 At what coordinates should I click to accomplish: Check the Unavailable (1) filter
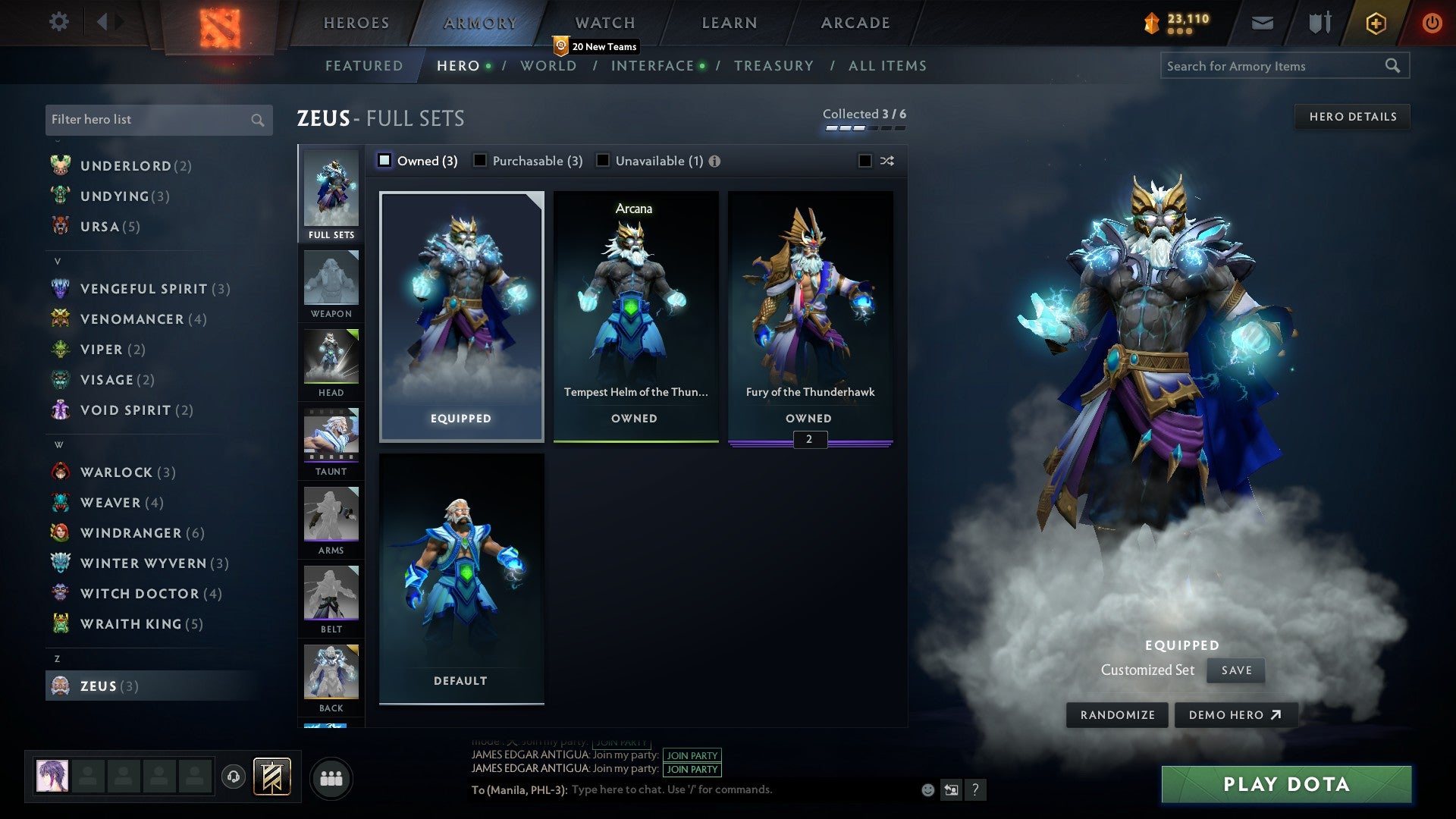(603, 161)
